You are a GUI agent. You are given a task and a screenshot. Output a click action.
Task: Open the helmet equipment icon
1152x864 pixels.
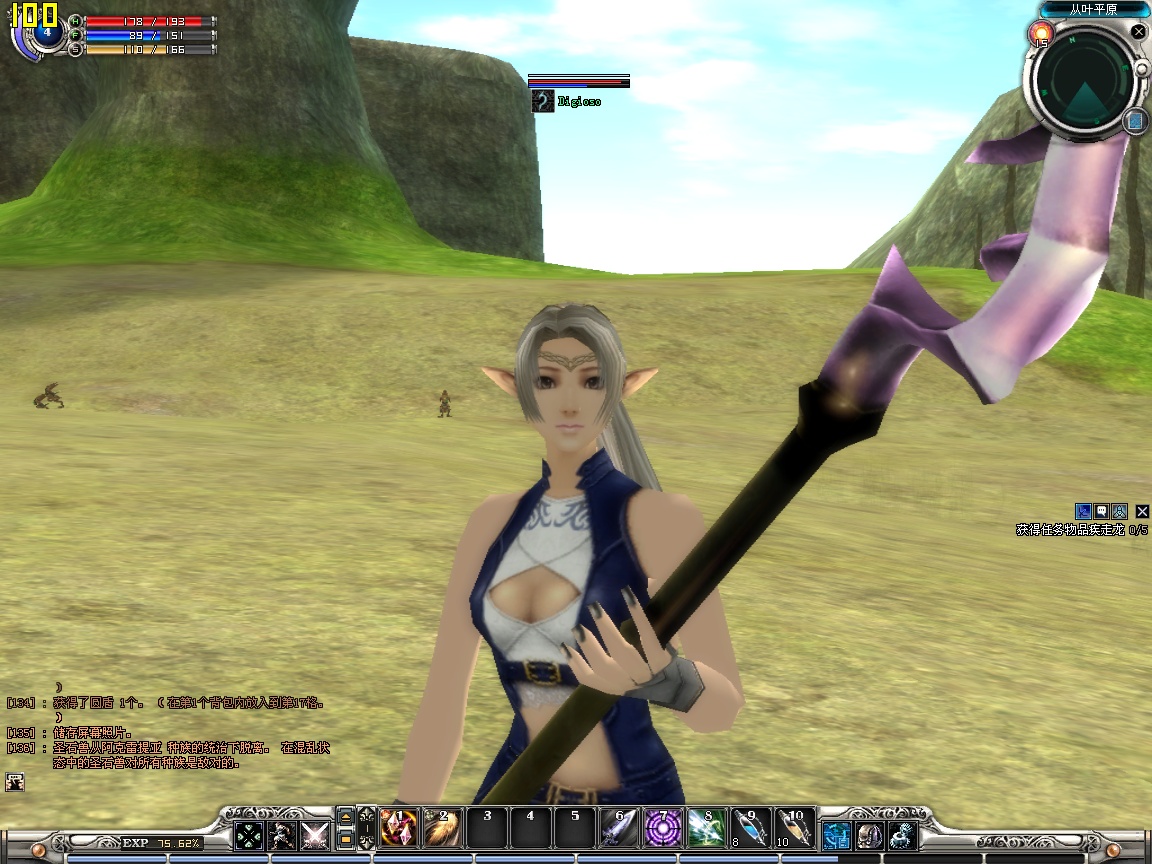869,836
